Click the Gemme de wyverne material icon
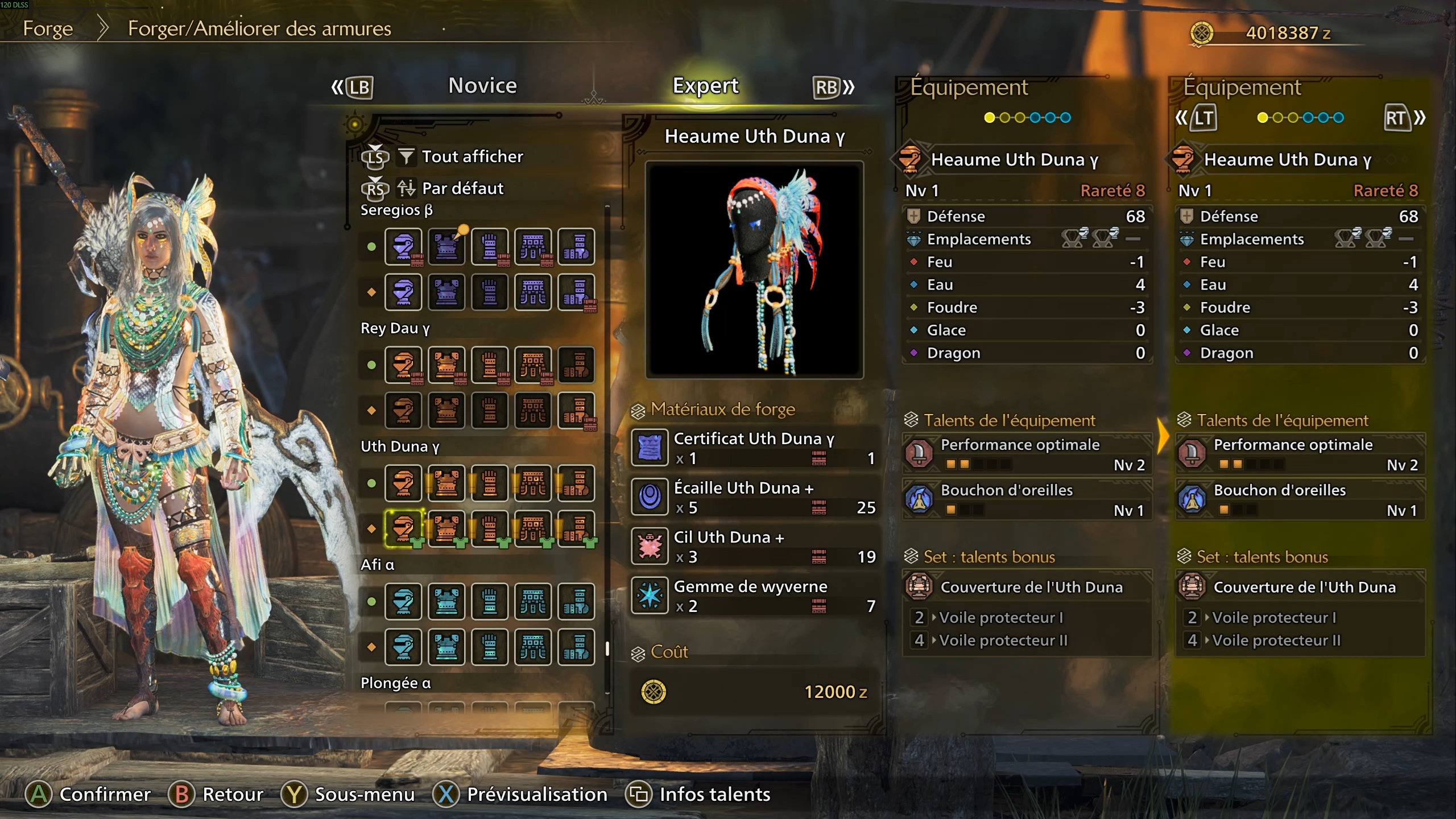1456x819 pixels. tap(649, 595)
